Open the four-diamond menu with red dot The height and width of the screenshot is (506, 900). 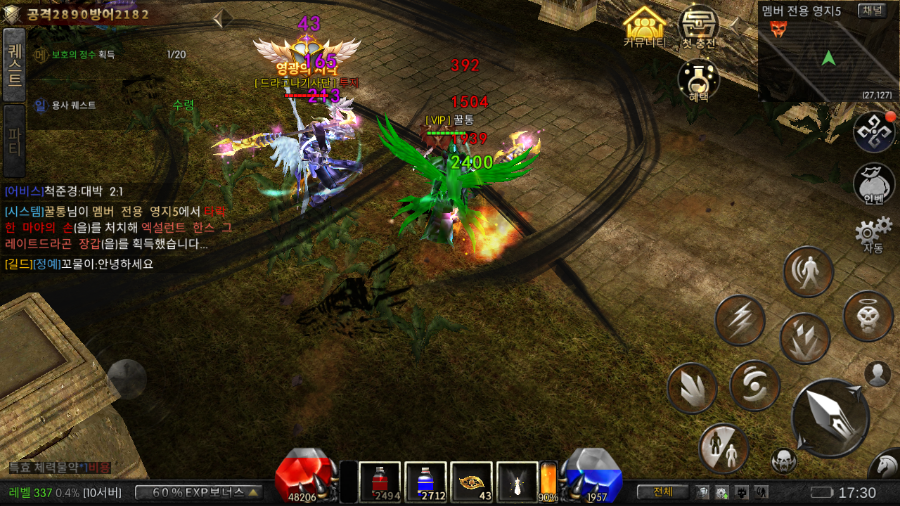click(873, 132)
